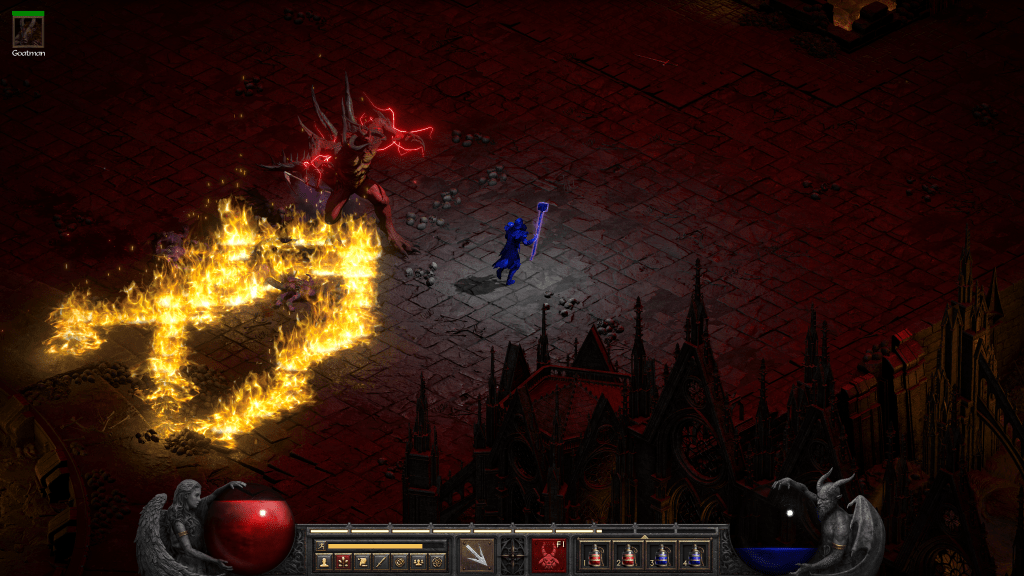Drink the blue mana potion in slot 3
This screenshot has width=1024, height=576.
pyautogui.click(x=661, y=556)
